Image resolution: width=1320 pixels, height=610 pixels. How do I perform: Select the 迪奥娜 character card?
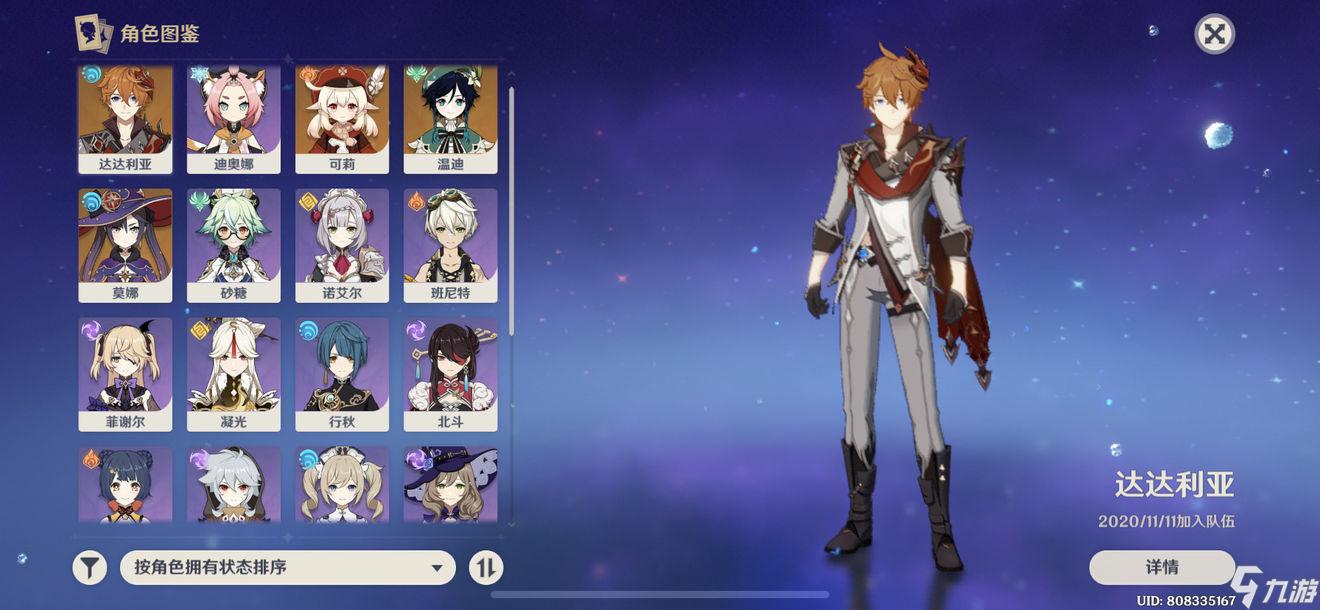pos(233,119)
